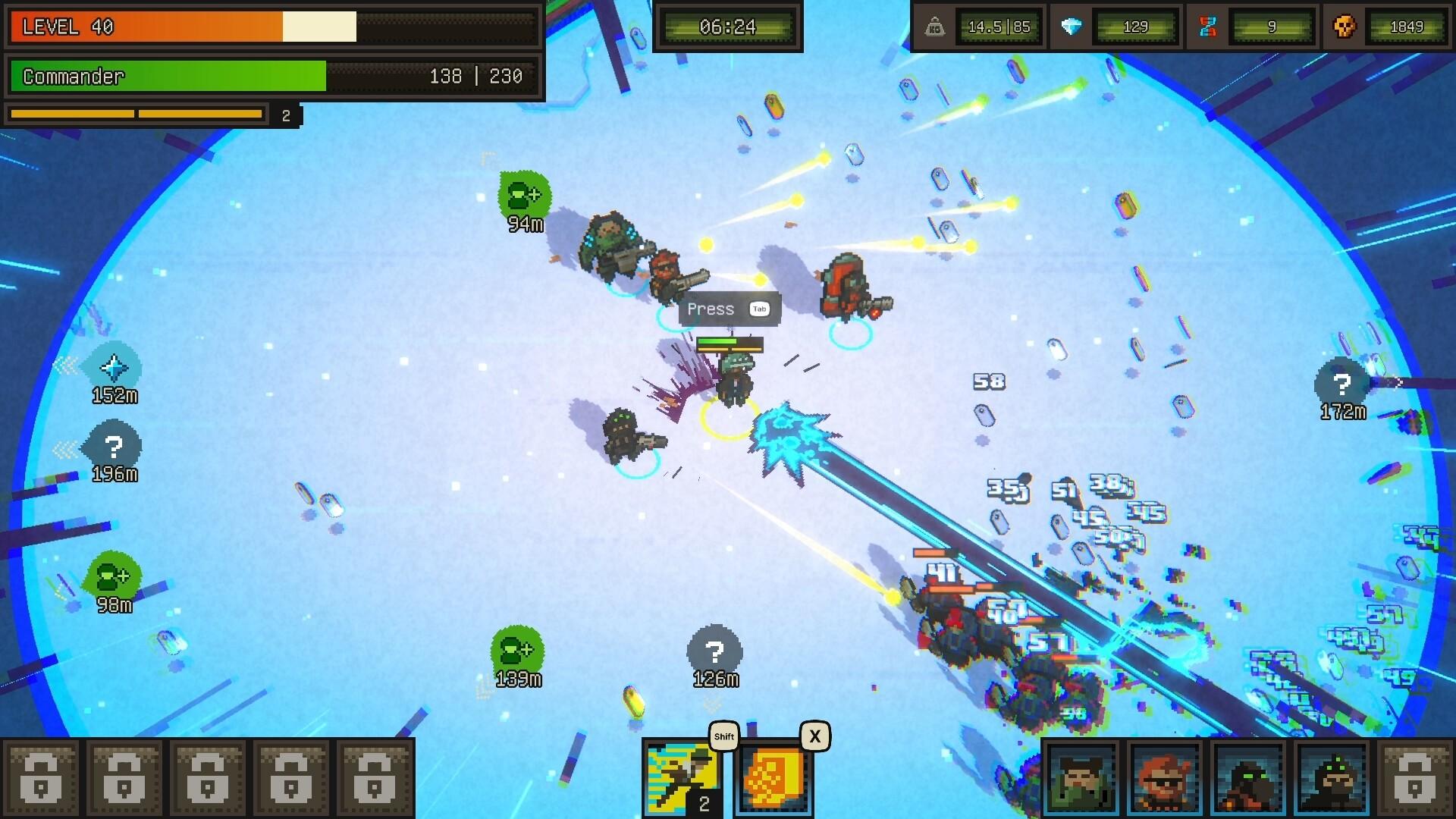Click the 06:24 mission timer display
Screen dimensions: 1456x819
pos(728,26)
